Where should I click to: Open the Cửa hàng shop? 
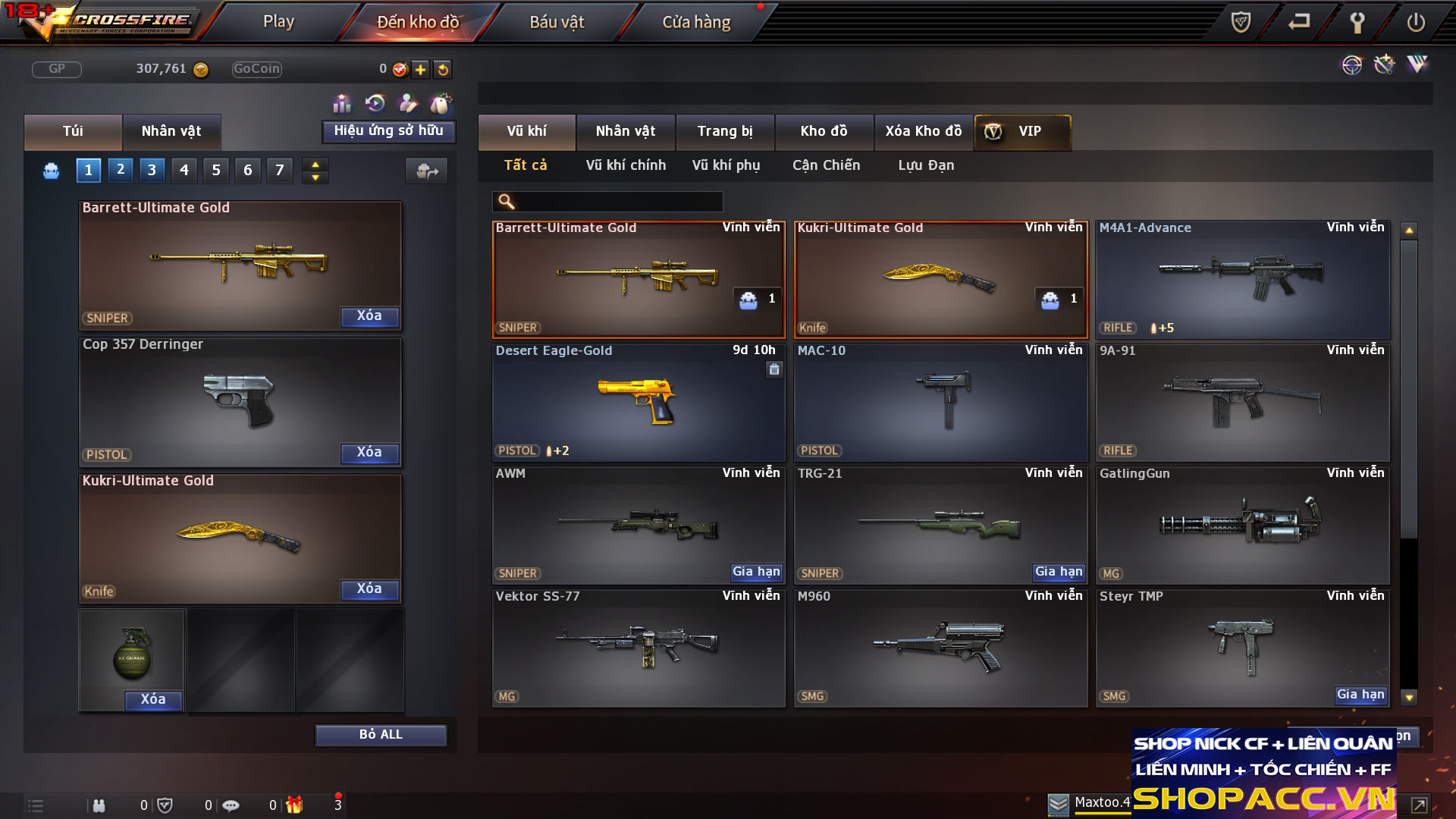[696, 22]
